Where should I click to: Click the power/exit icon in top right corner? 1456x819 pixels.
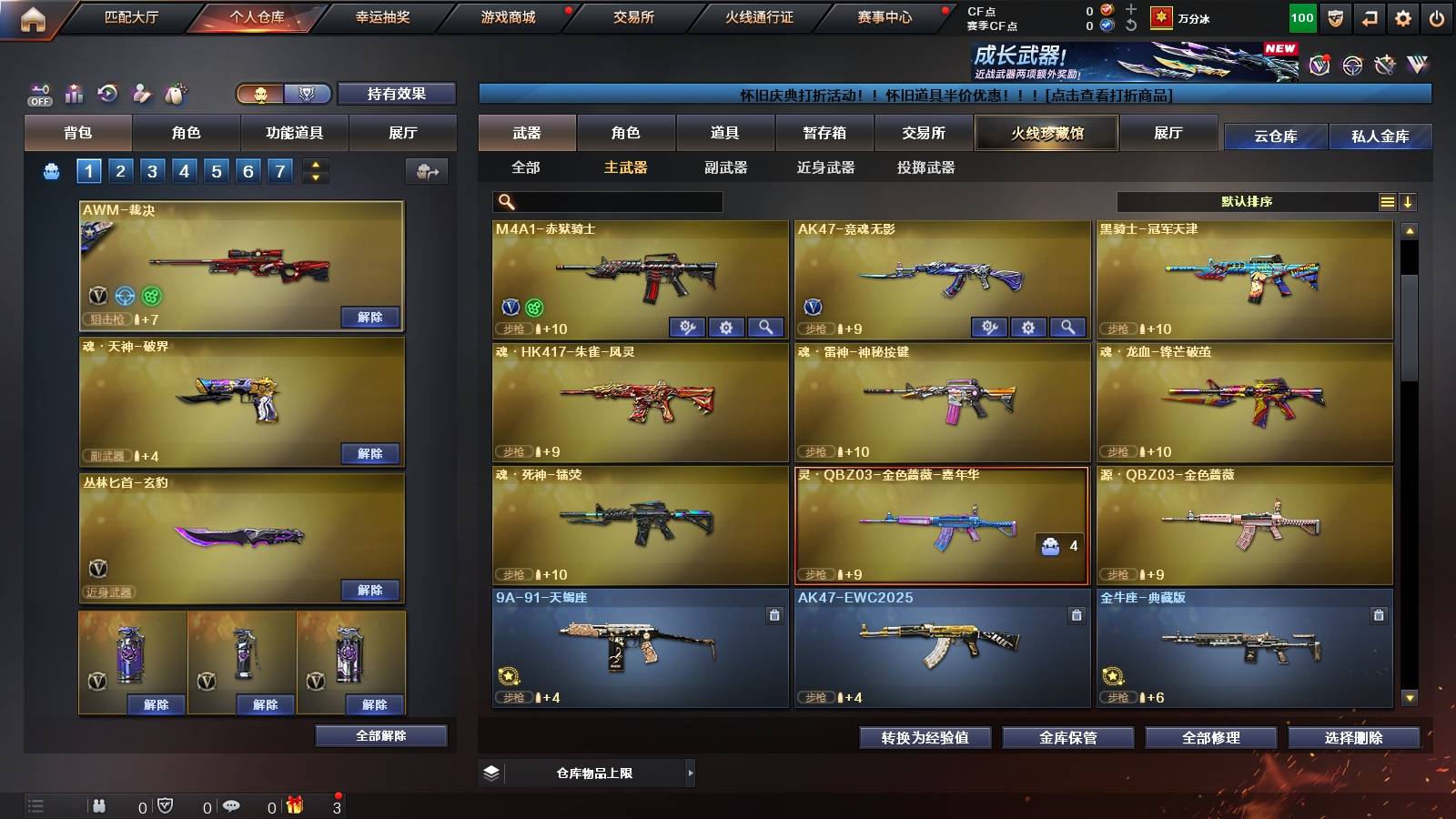[x=1438, y=16]
